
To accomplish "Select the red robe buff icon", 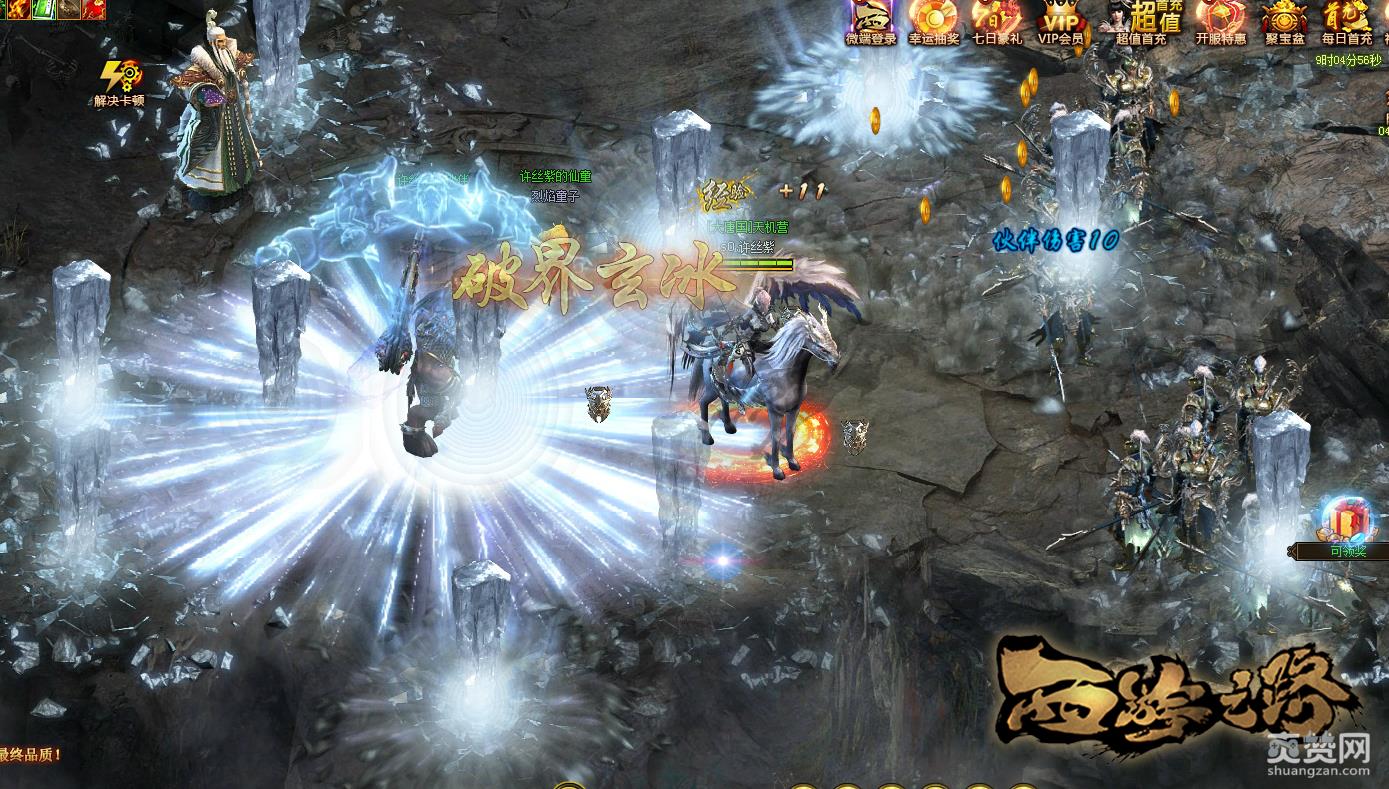I will pyautogui.click(x=94, y=9).
